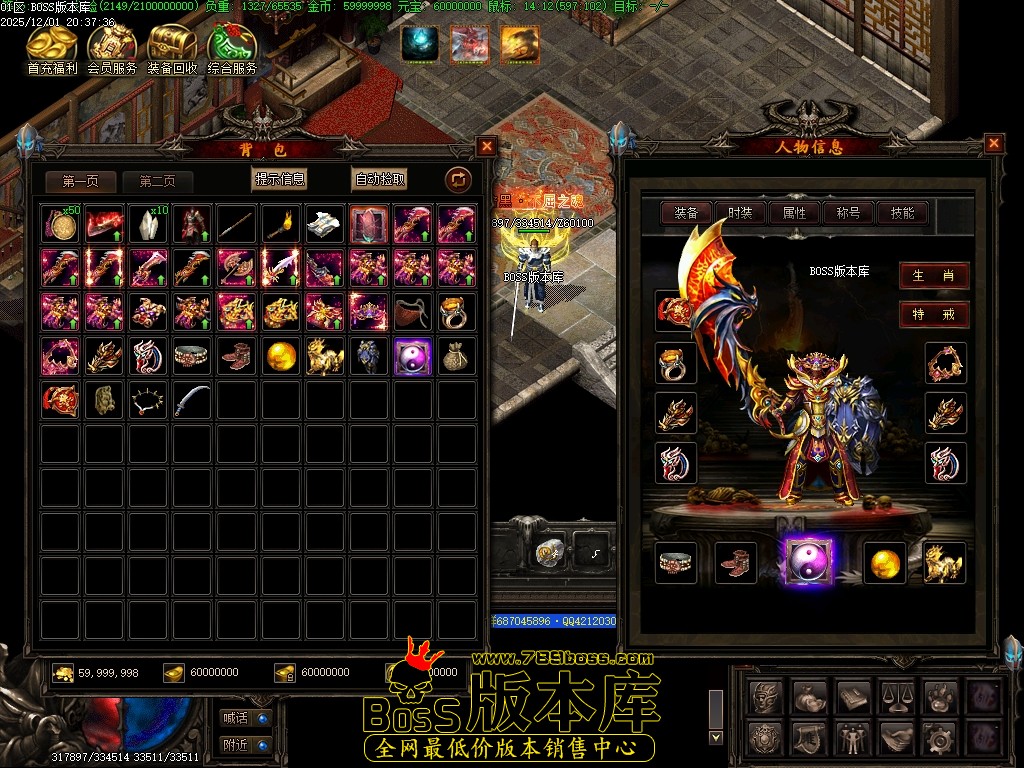
Task: Select the gold coin stack x50 in bag
Action: (62, 225)
